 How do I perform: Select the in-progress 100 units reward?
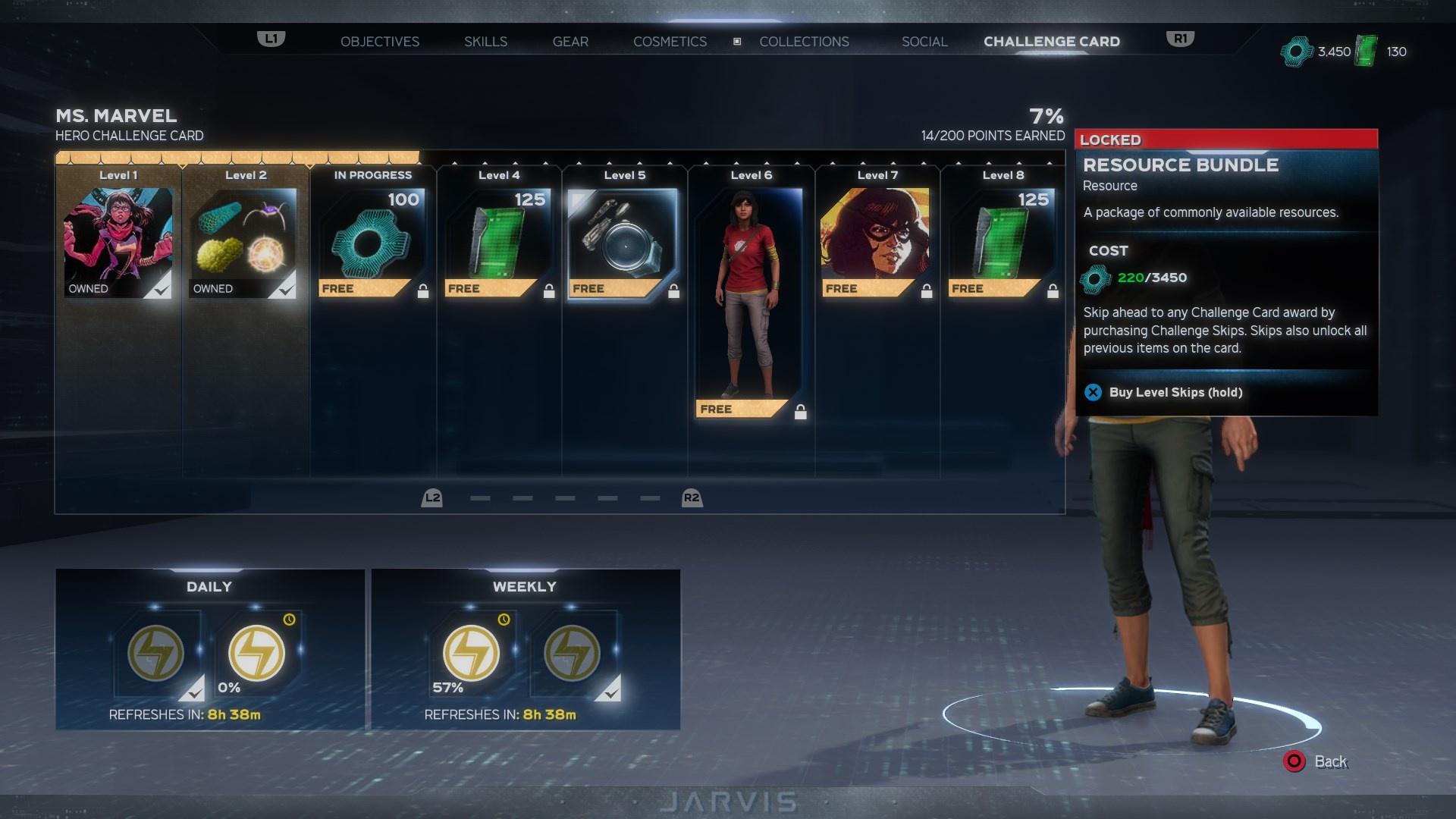click(372, 243)
